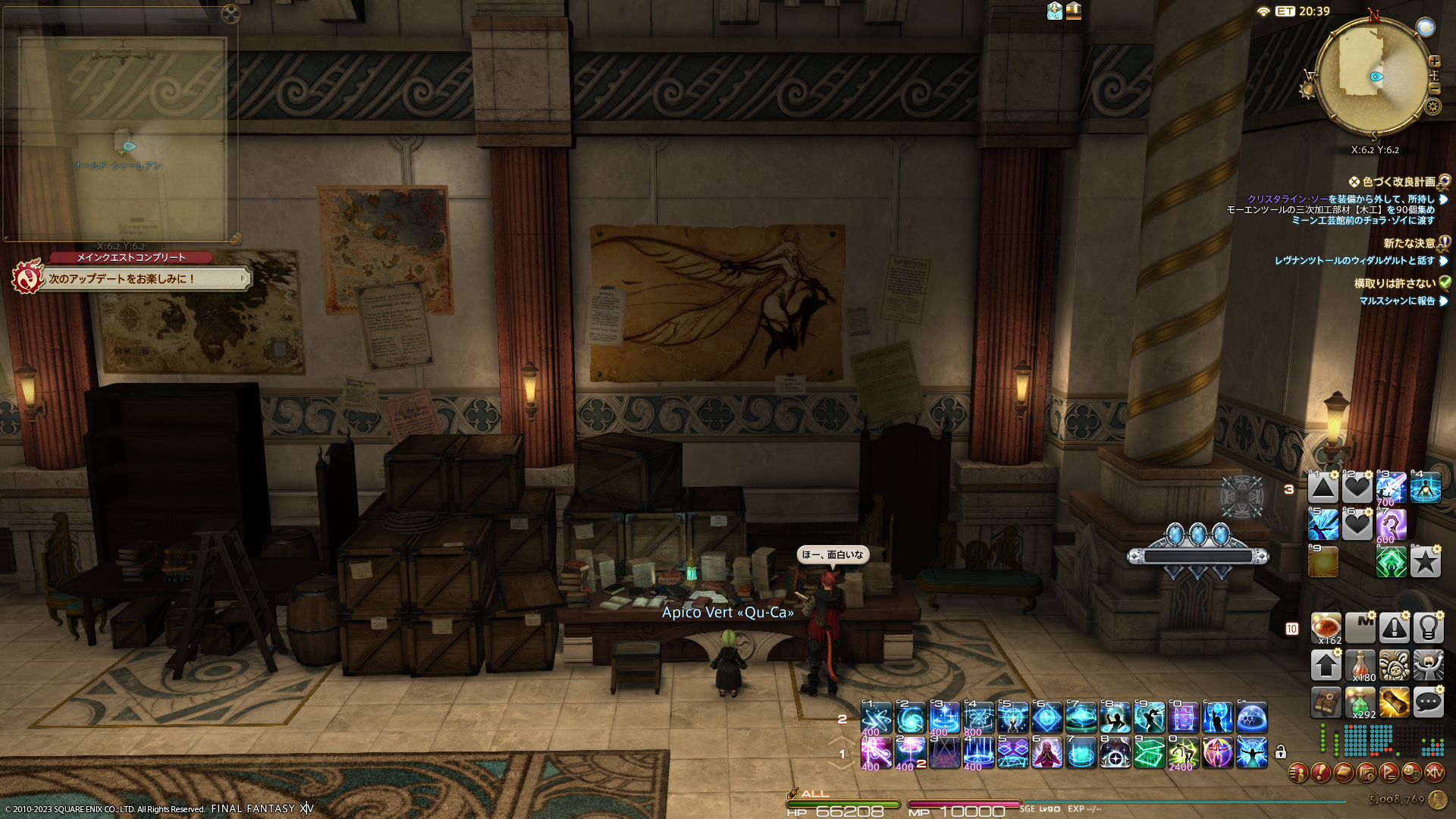Zoom in the minimap with plus button

tap(1434, 61)
